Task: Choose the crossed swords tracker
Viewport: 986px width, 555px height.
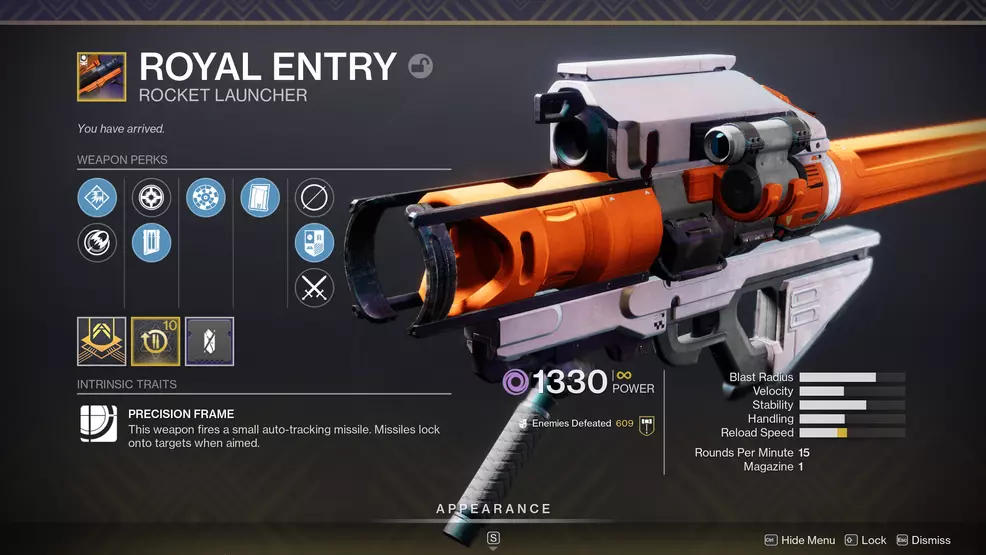Action: click(314, 288)
